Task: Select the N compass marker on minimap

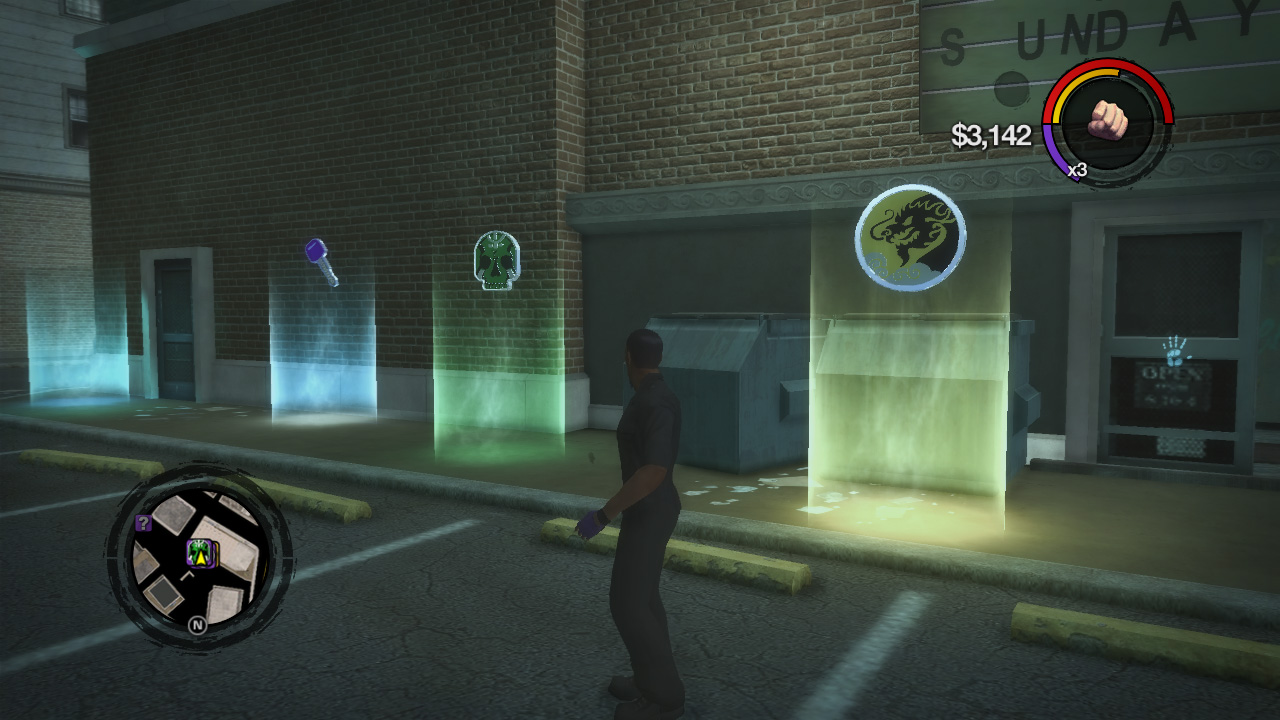Action: pos(197,624)
